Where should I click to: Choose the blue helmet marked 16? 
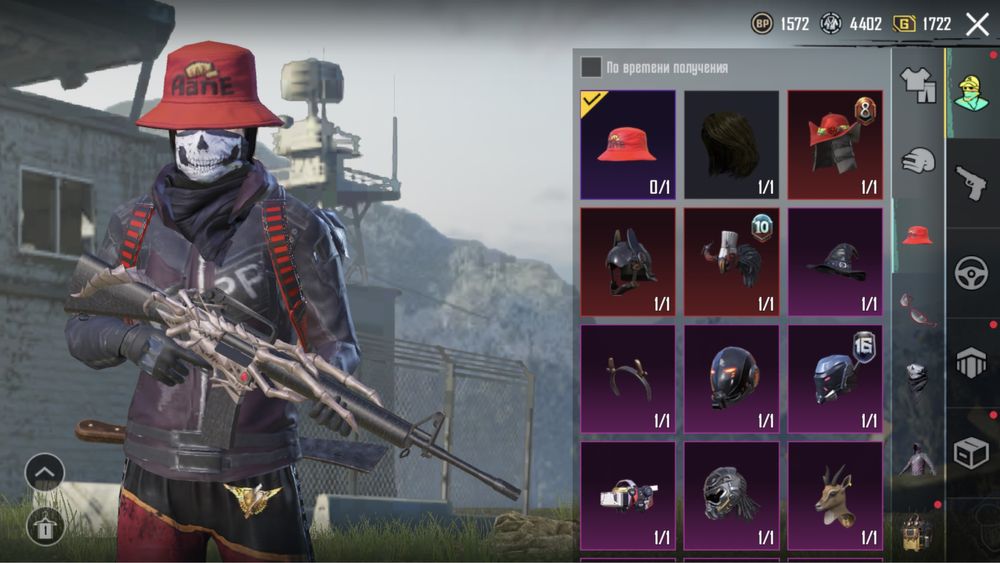pyautogui.click(x=835, y=379)
